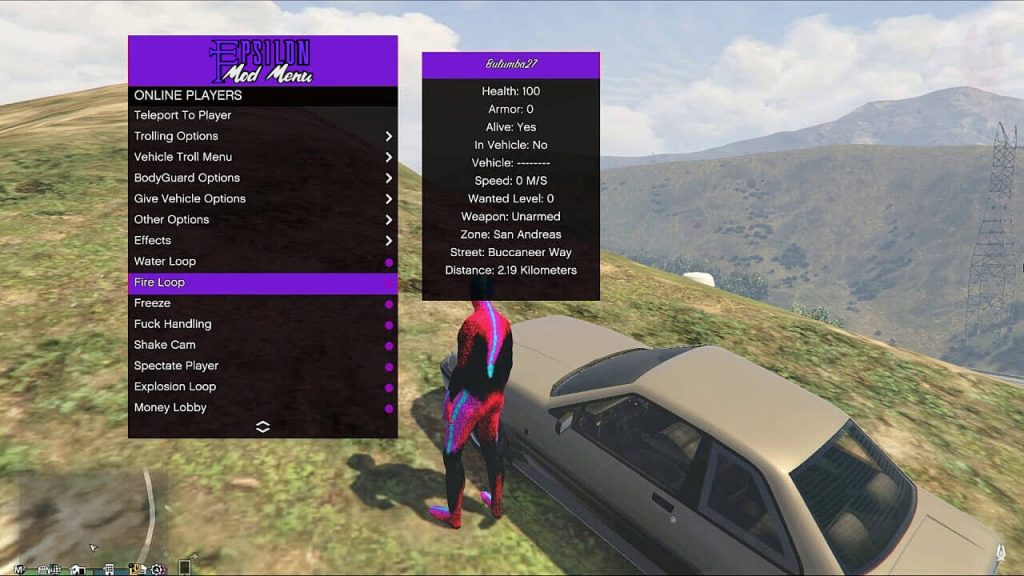Toggle the Water Loop option
1024x576 pixels.
[165, 262]
